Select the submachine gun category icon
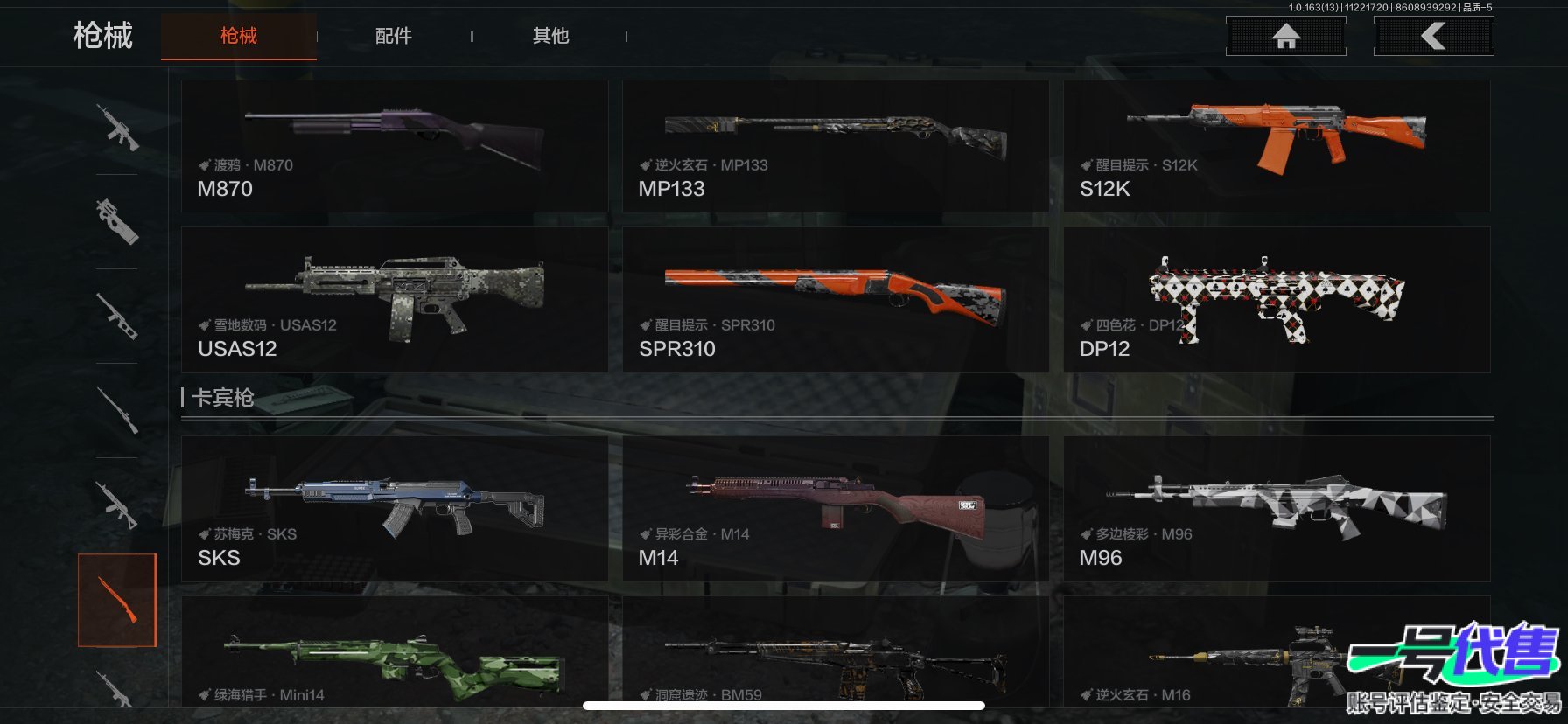Viewport: 1568px width, 724px height. tap(117, 221)
